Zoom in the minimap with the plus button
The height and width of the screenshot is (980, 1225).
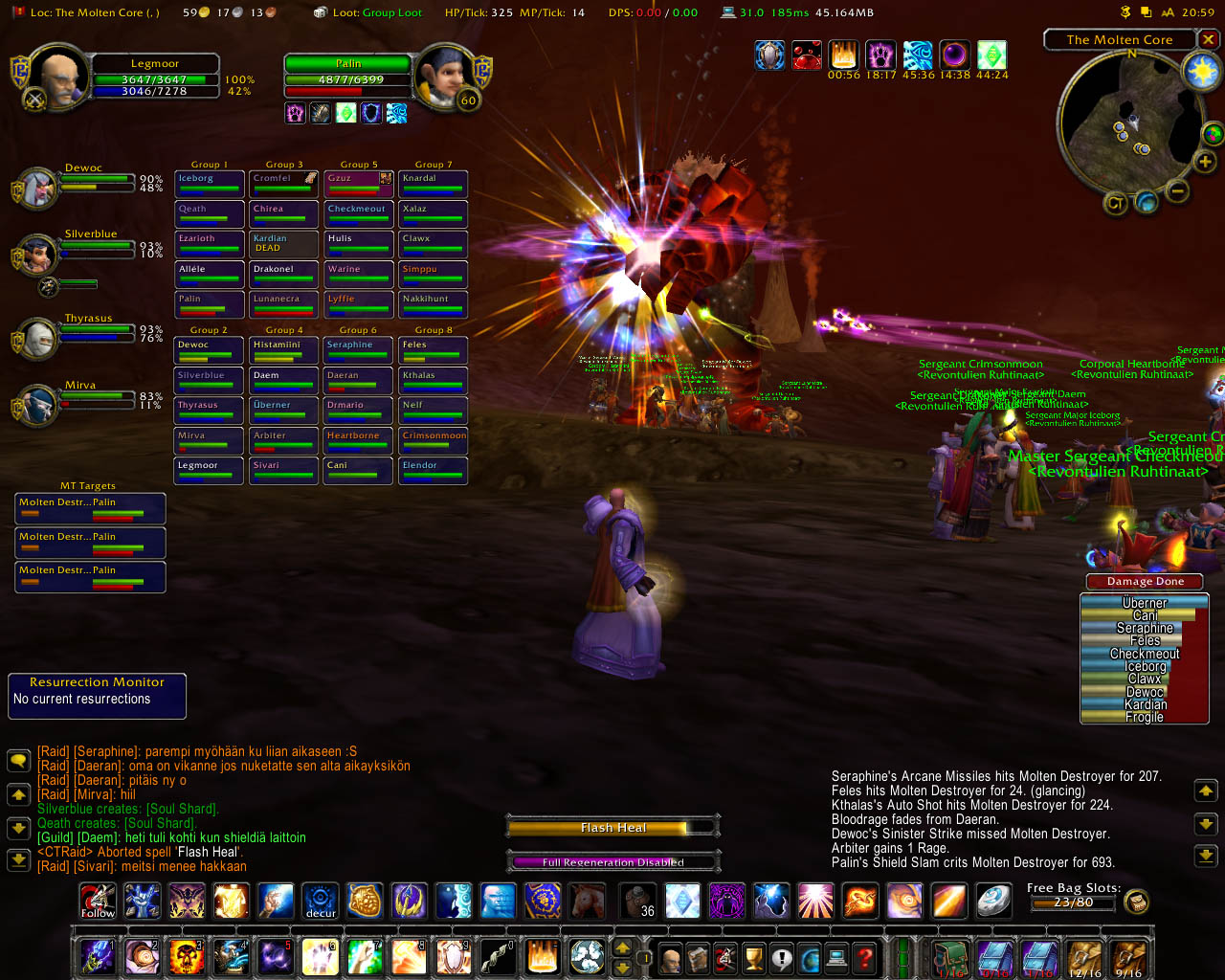1205,163
